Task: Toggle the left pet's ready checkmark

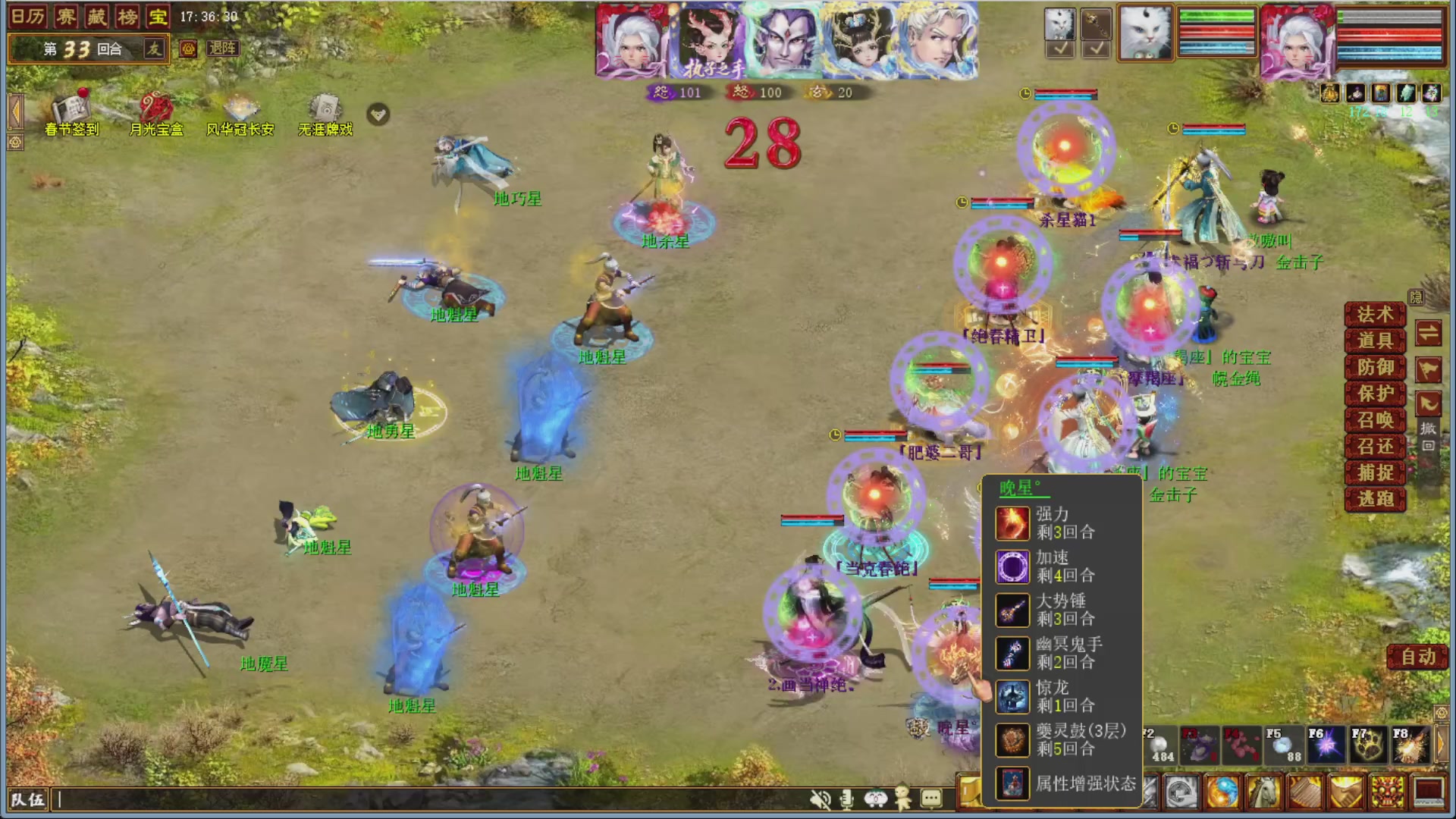Action: tap(1059, 48)
